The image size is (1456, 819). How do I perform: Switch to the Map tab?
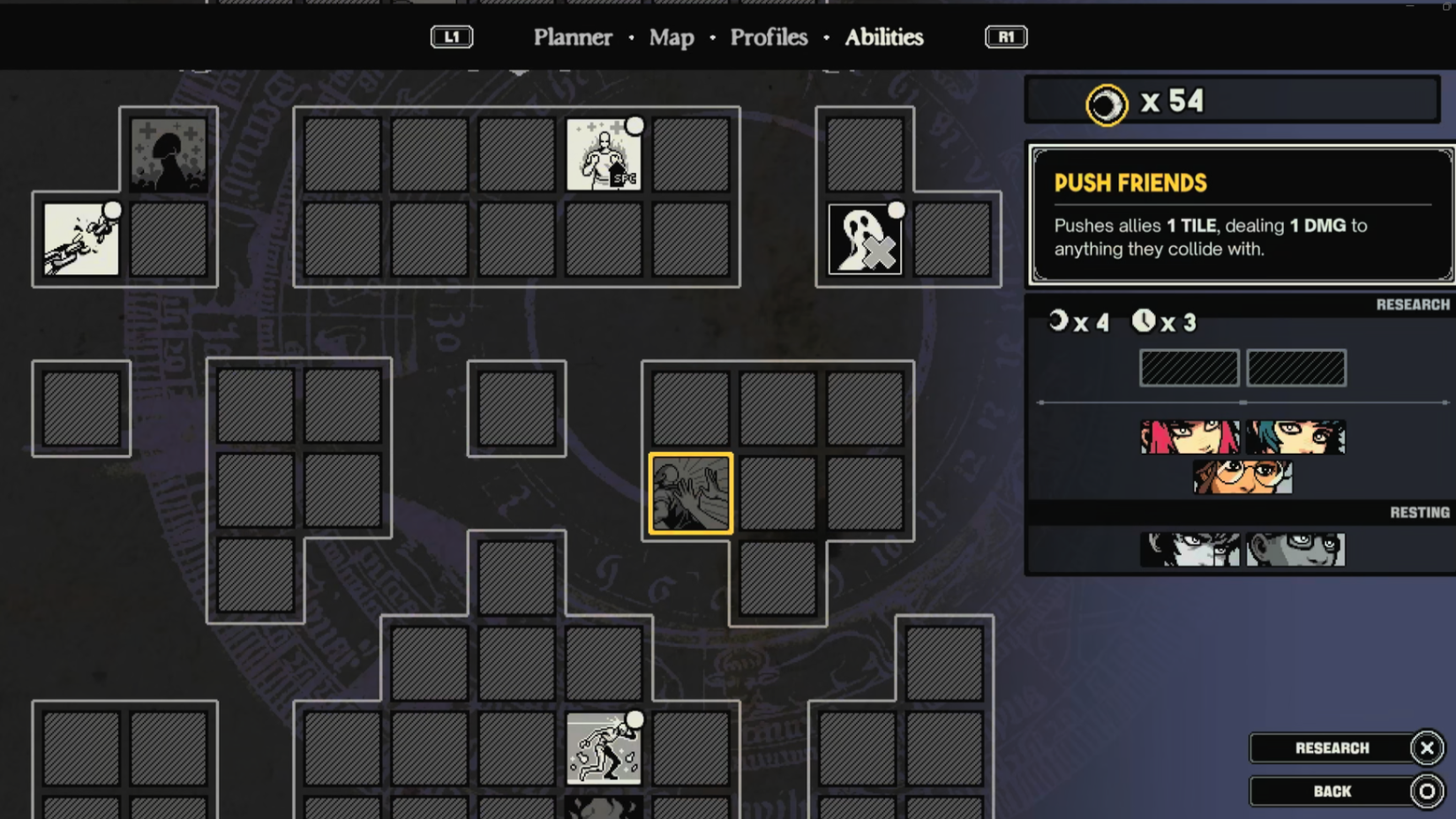coord(671,37)
